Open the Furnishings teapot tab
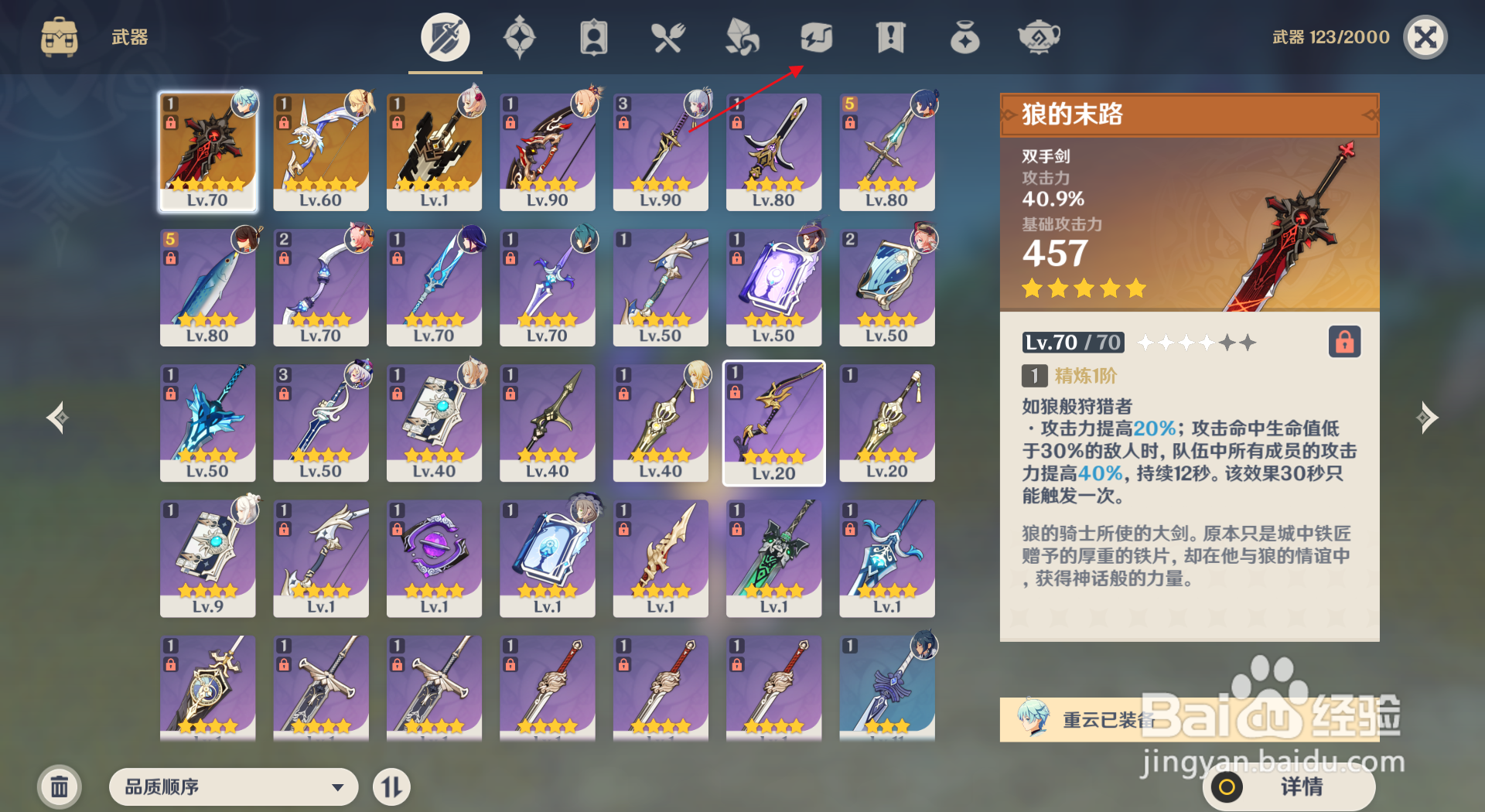 [1039, 36]
